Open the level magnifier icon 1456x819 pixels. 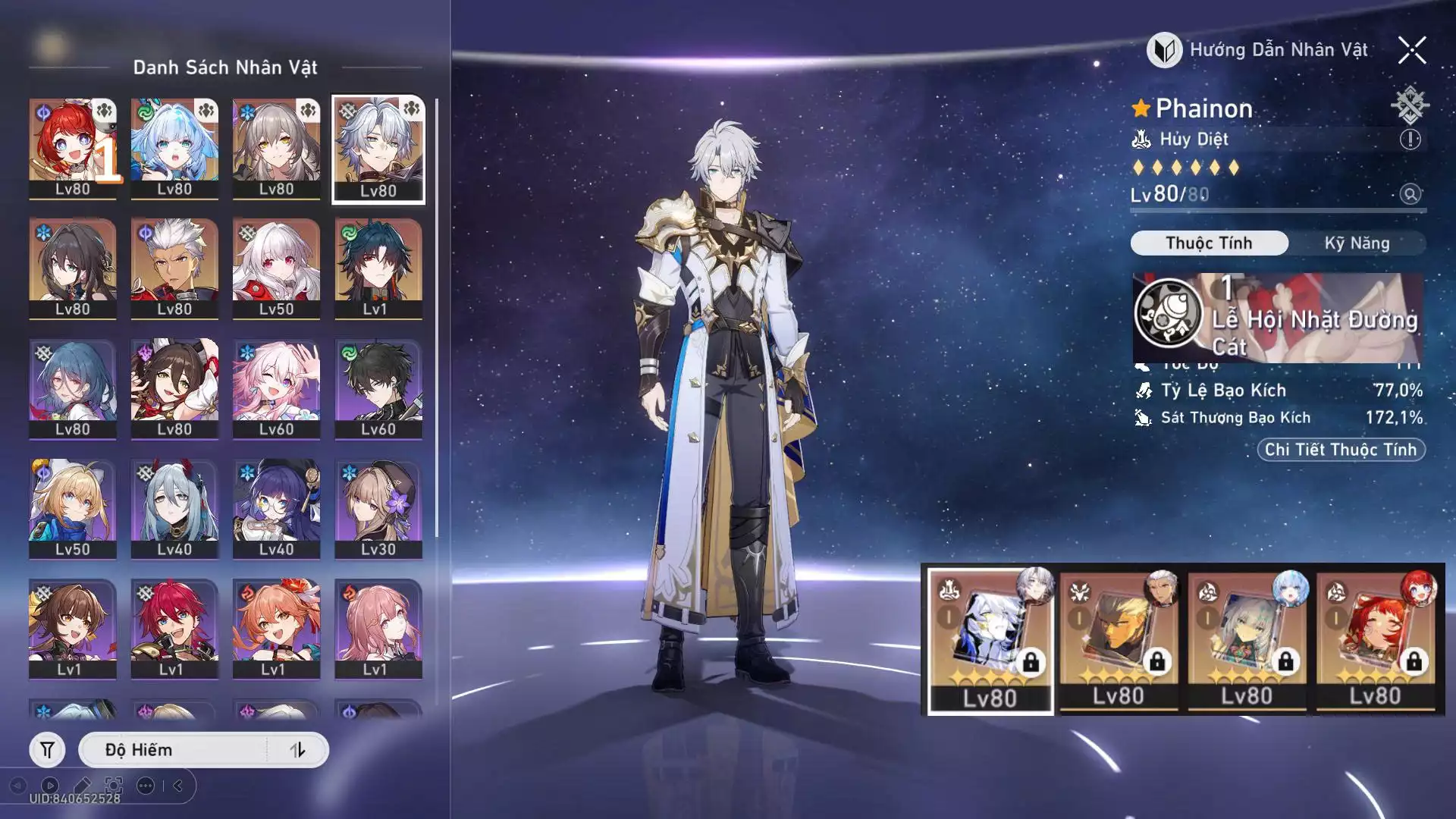(1410, 194)
